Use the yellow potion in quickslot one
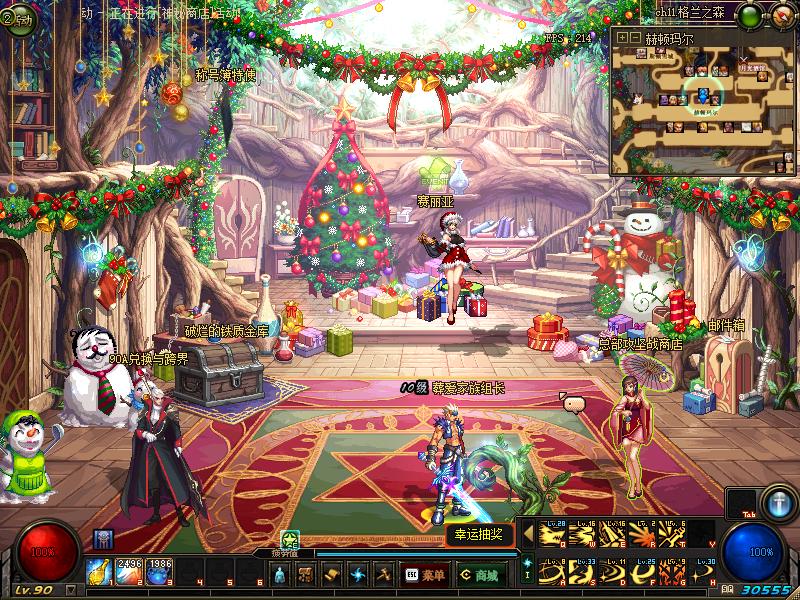The width and height of the screenshot is (800, 600). (100, 570)
